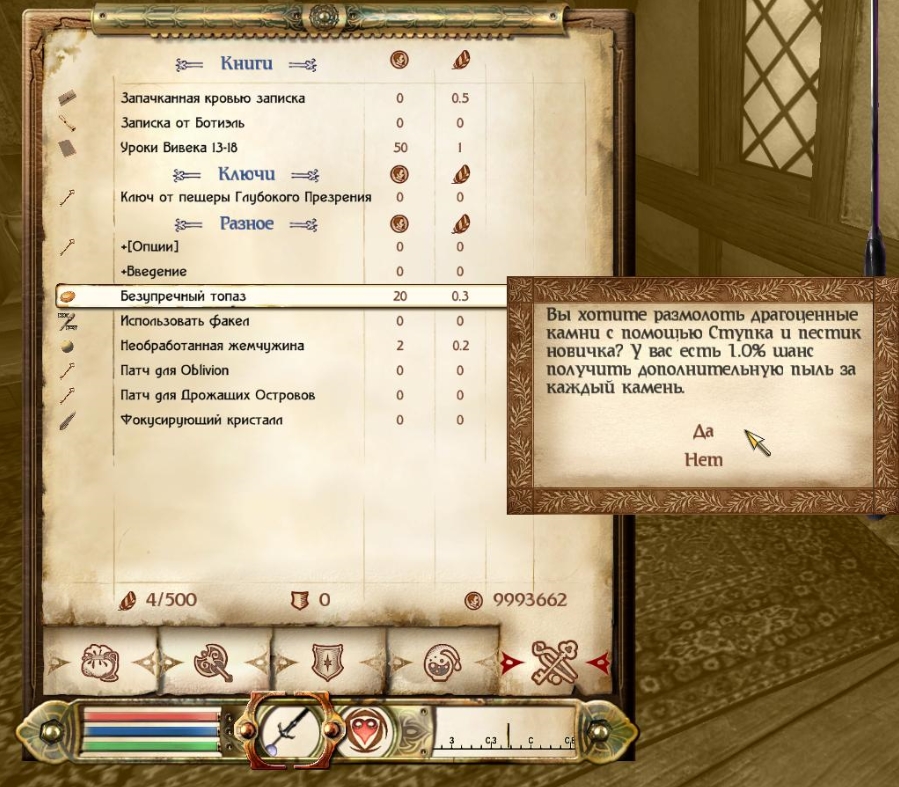Sort items by the value coin header

pyautogui.click(x=400, y=64)
